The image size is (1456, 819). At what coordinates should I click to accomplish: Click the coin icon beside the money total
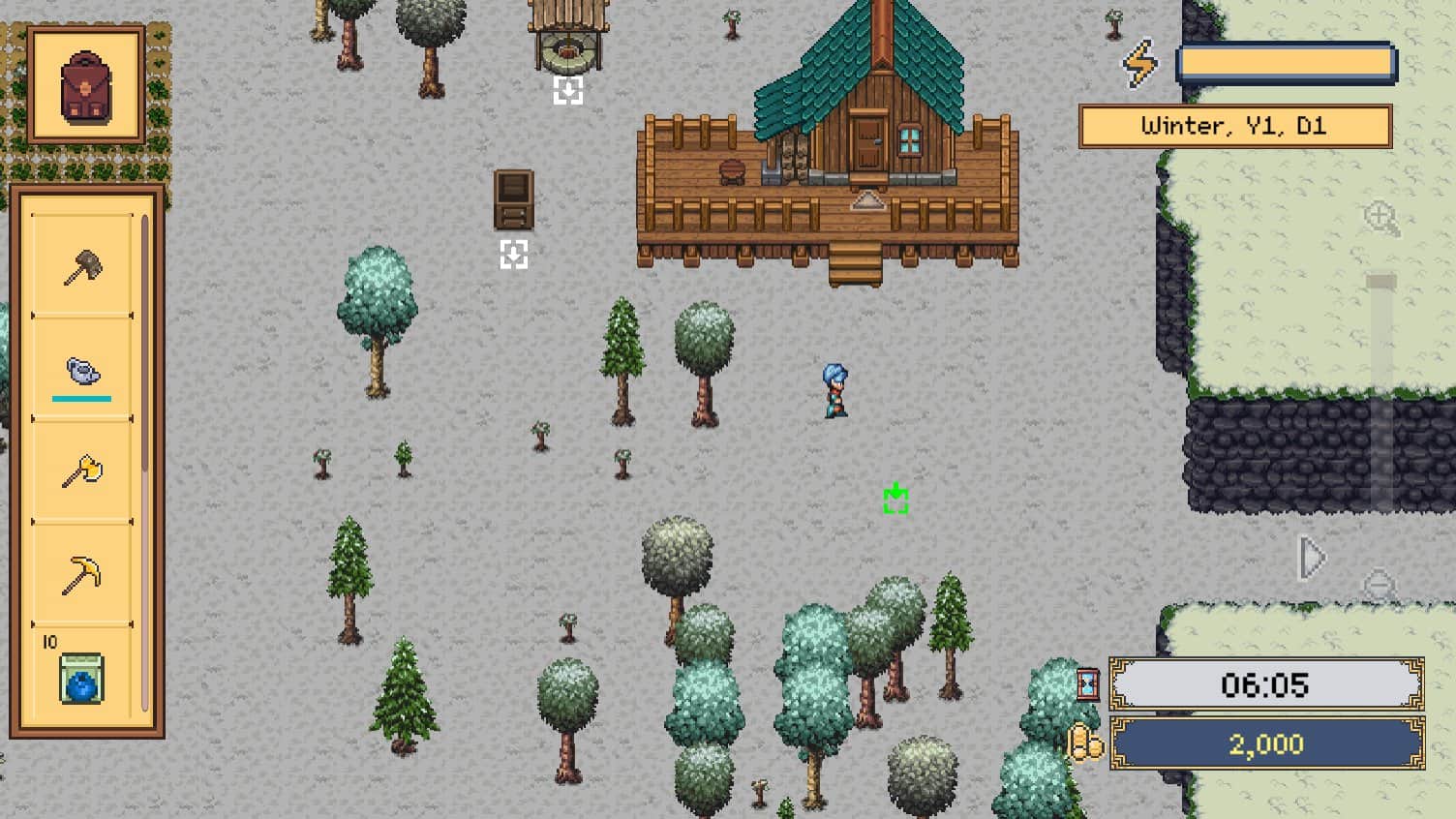[1086, 740]
